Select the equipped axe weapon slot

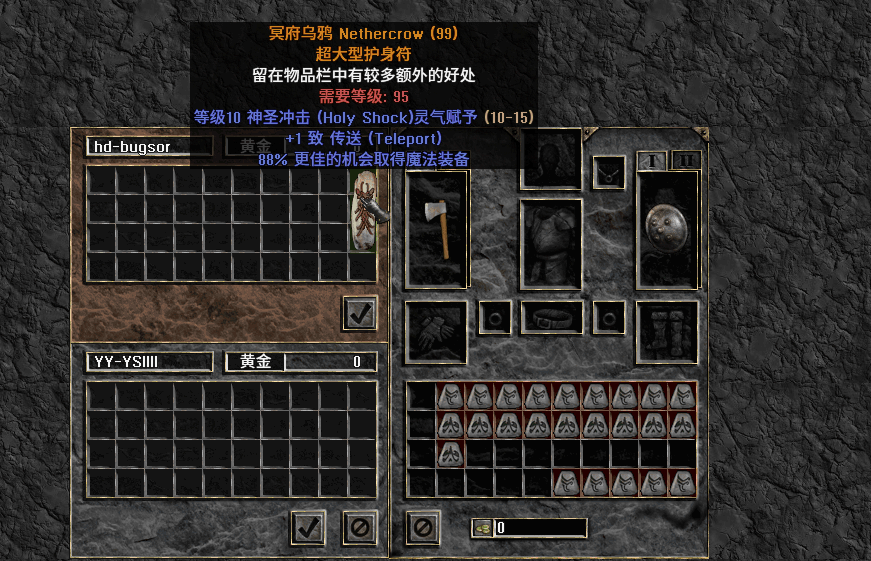point(437,229)
